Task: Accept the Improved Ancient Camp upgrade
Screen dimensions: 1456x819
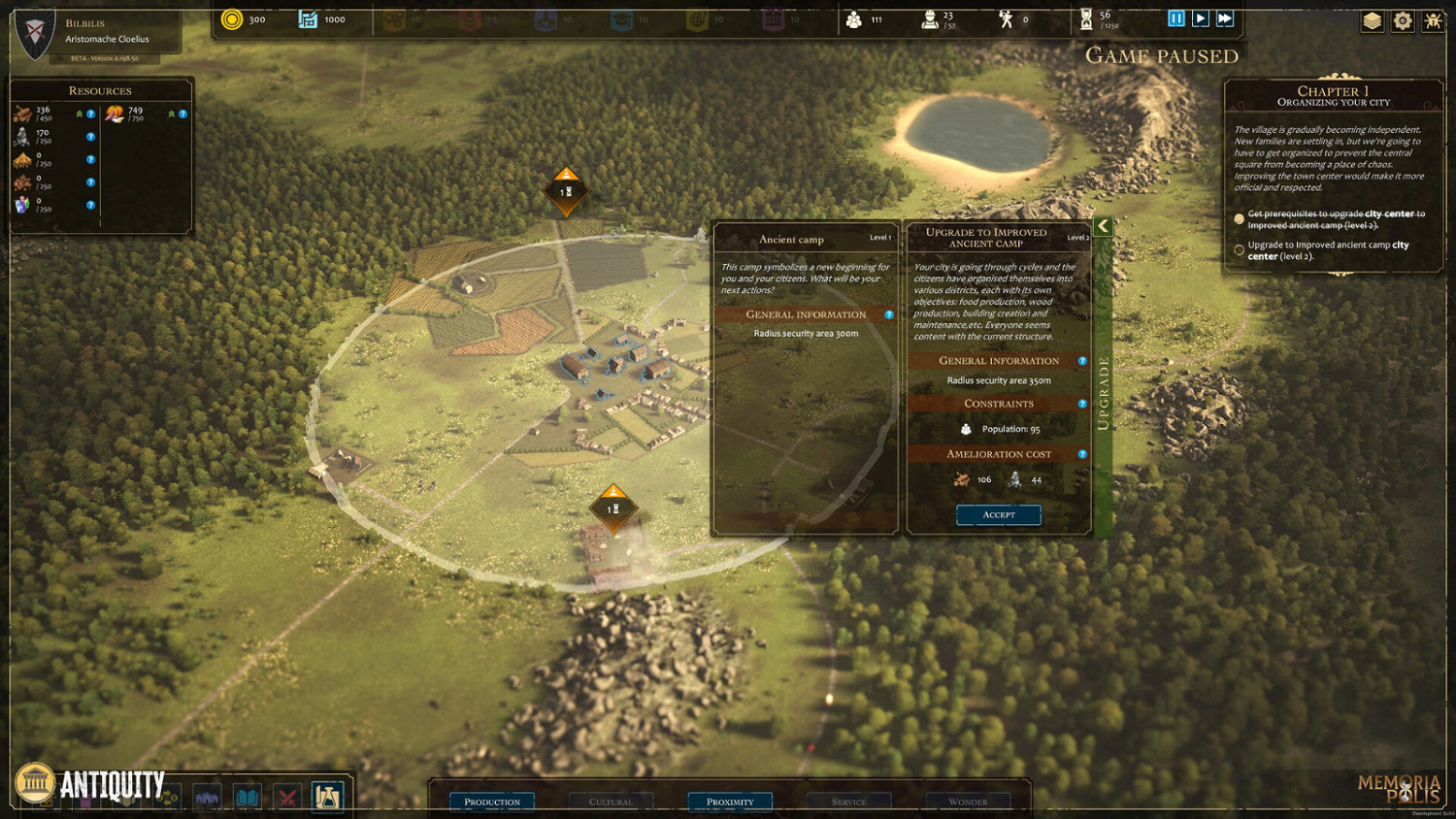Action: tap(998, 514)
